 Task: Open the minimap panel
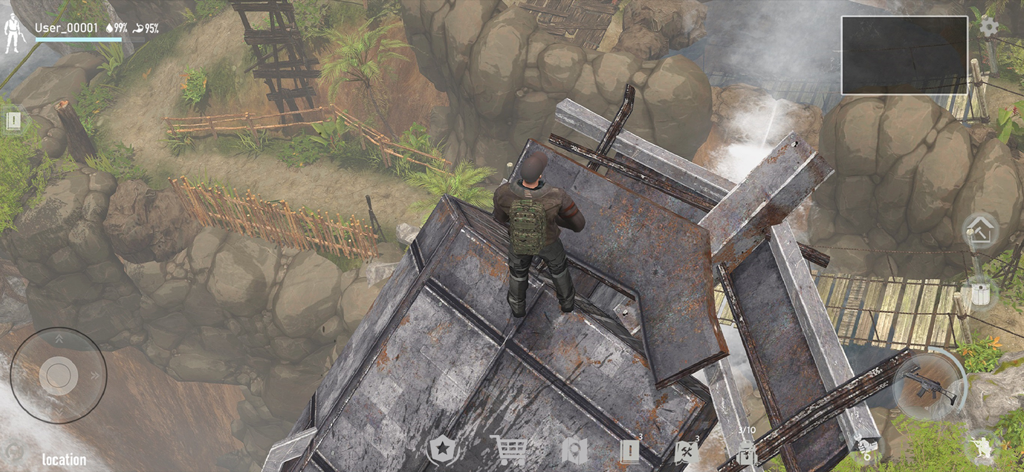(904, 55)
